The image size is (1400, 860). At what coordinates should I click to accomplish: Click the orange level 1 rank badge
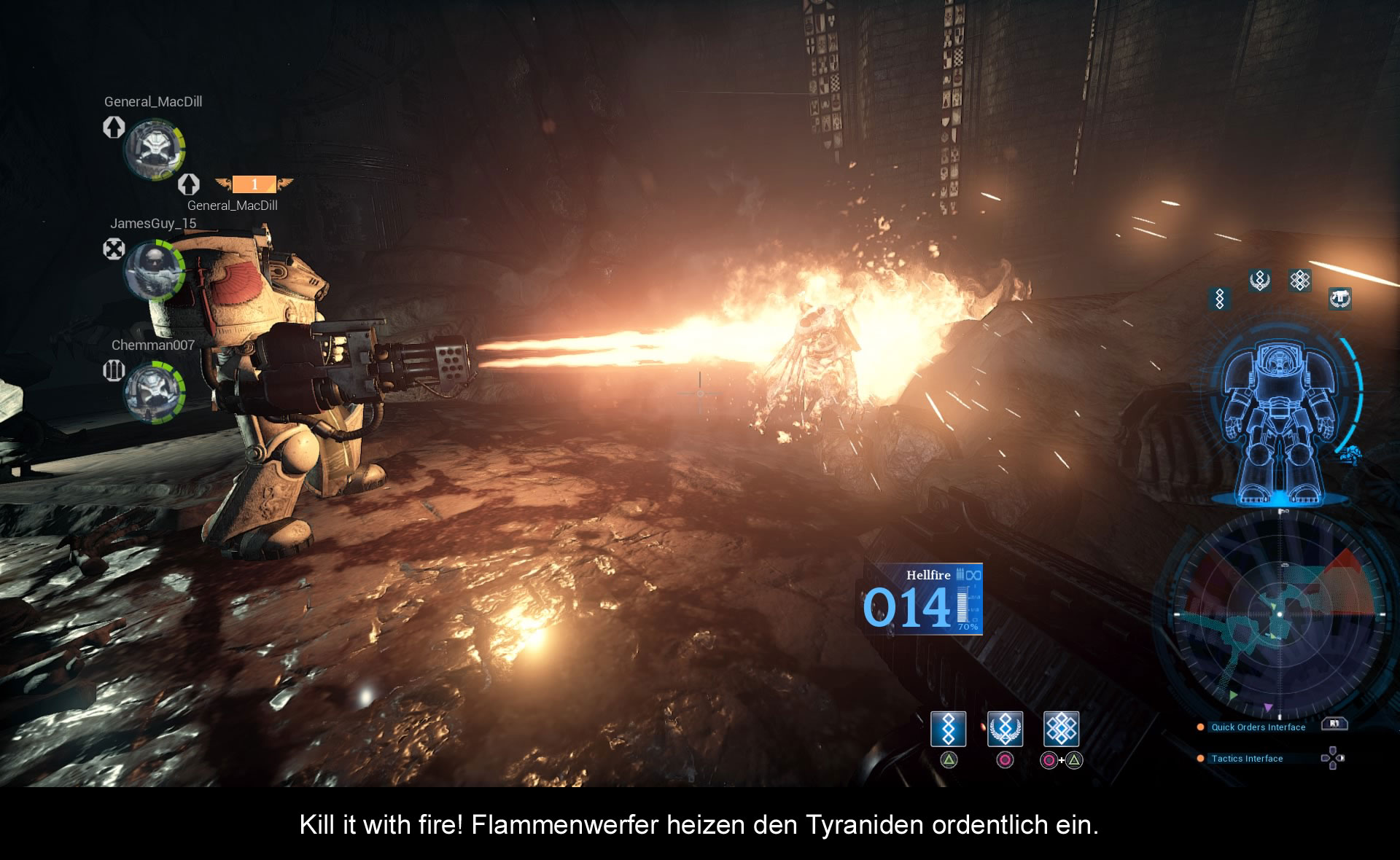tap(254, 184)
